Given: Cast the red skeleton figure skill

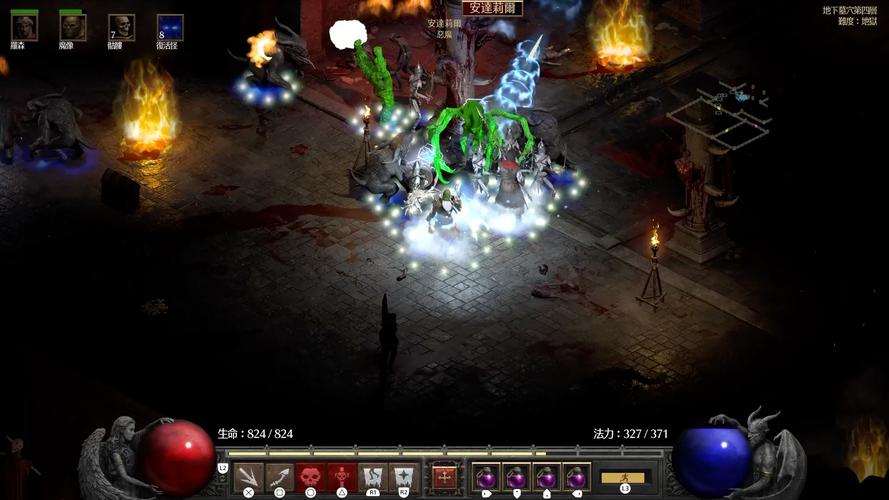Looking at the screenshot, I should point(342,476).
